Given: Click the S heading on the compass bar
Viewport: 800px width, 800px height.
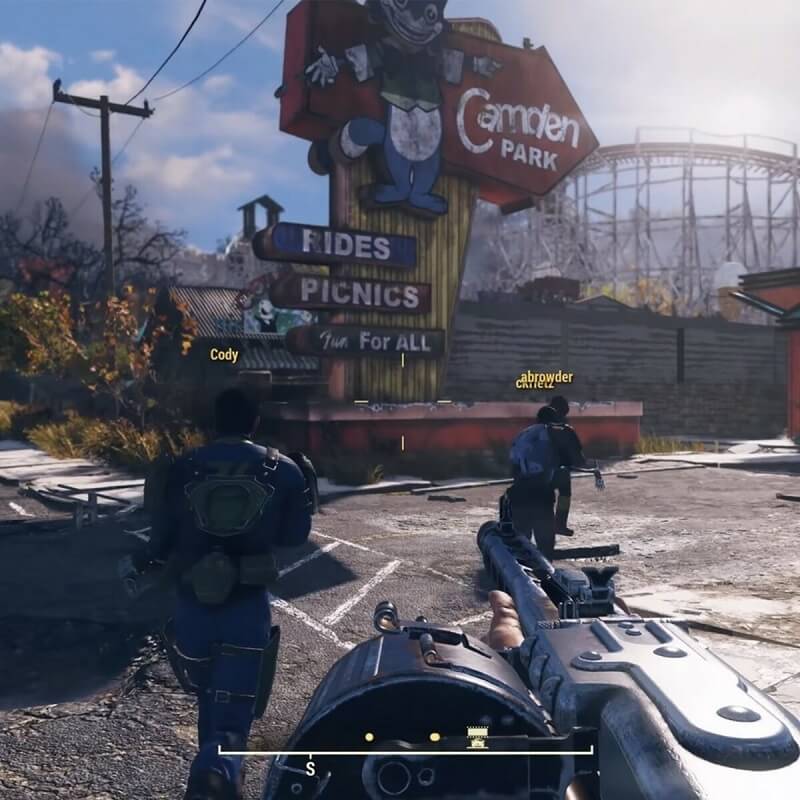Looking at the screenshot, I should [x=311, y=768].
